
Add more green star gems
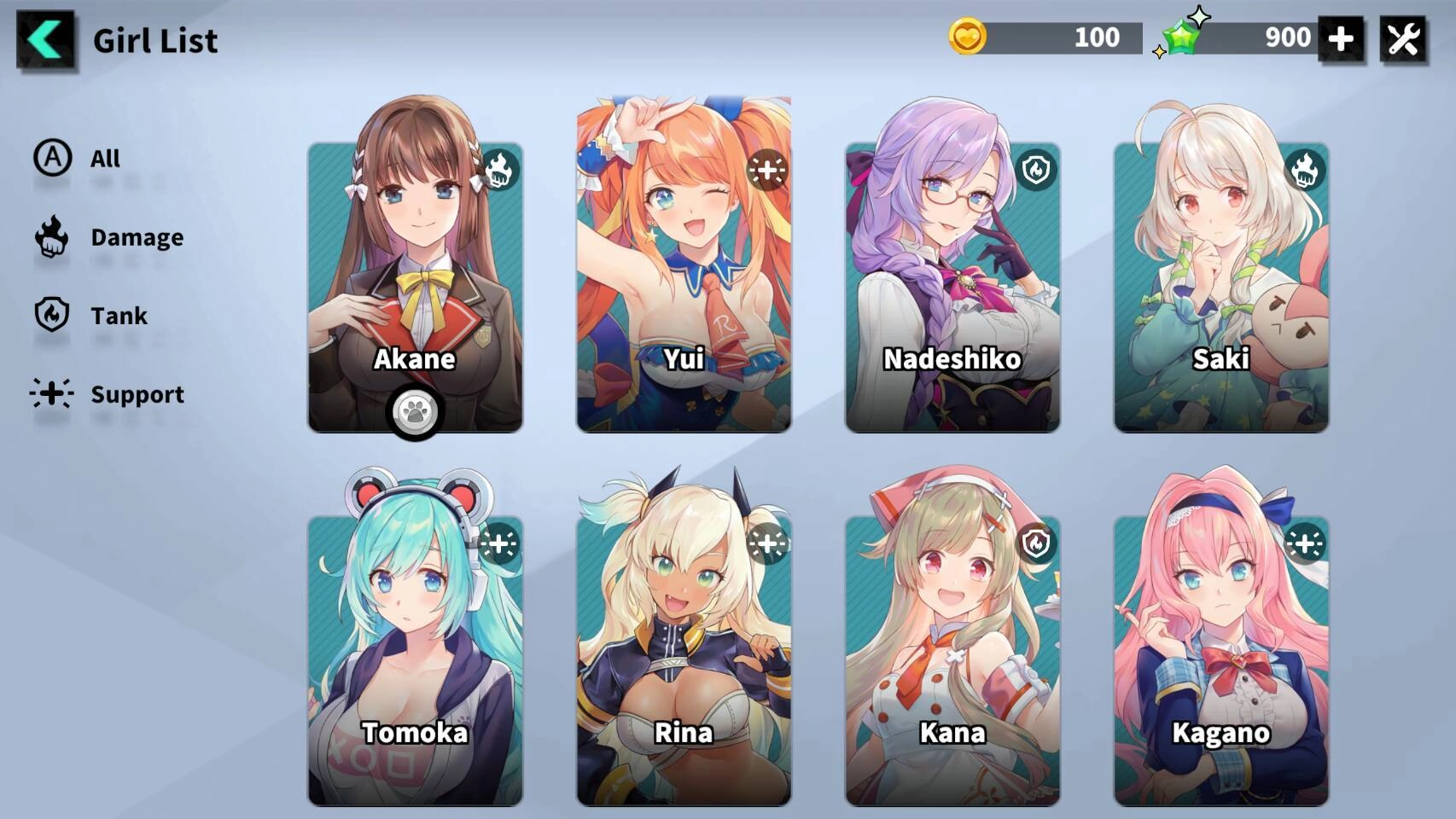[x=1340, y=38]
